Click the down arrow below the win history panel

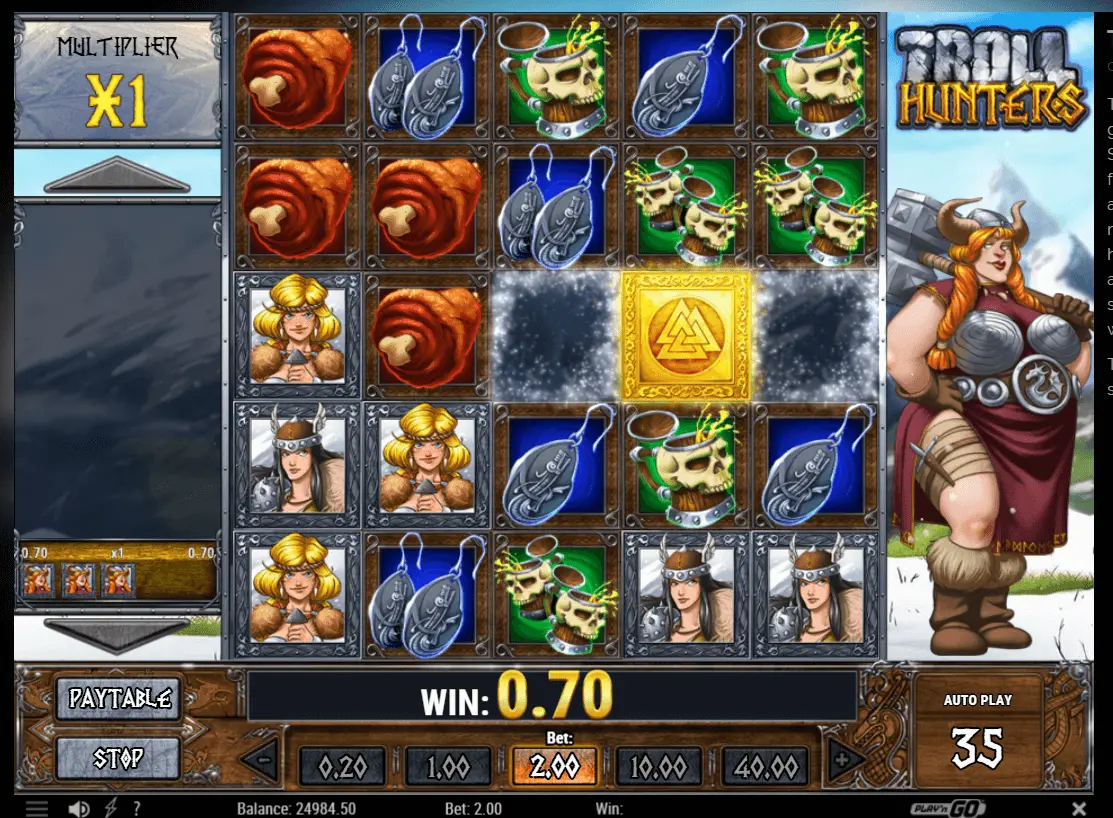click(117, 634)
